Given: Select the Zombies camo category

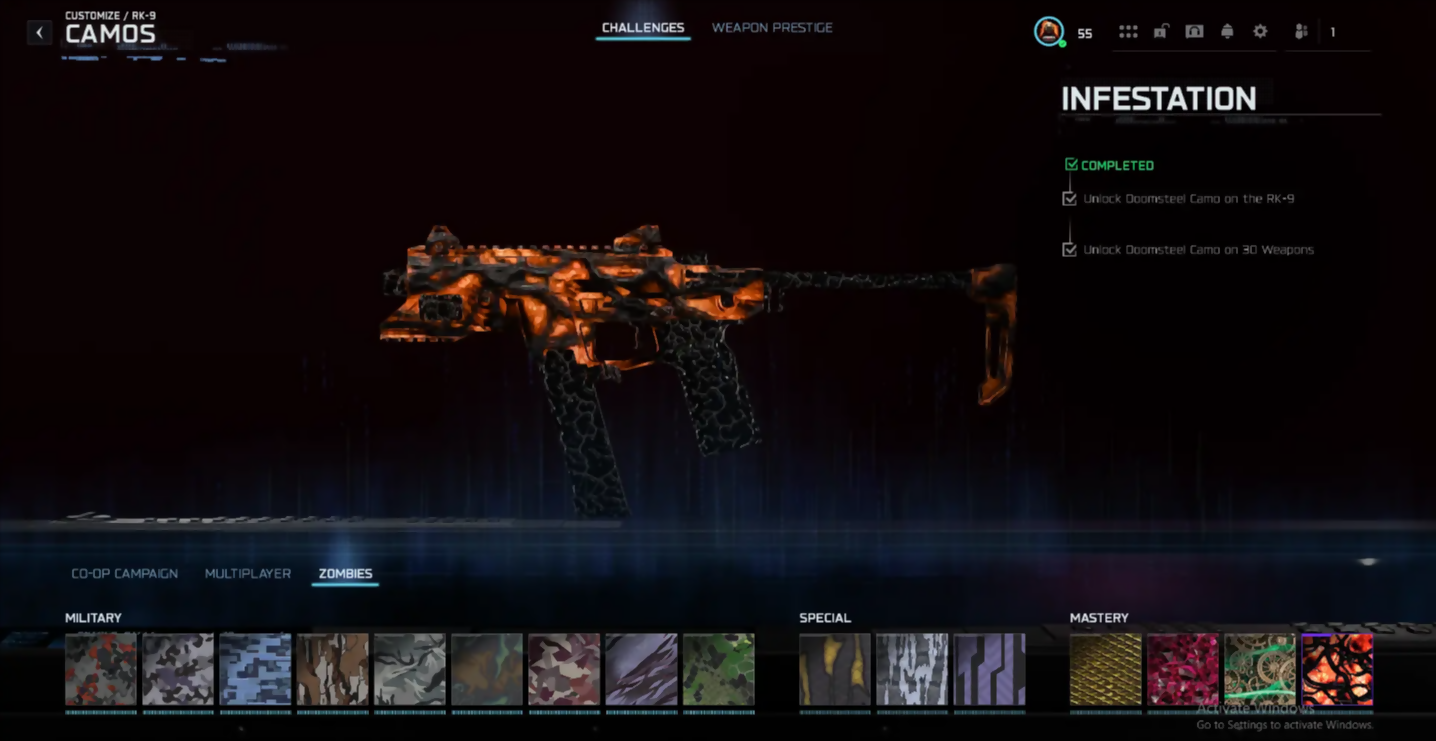Looking at the screenshot, I should (x=345, y=574).
